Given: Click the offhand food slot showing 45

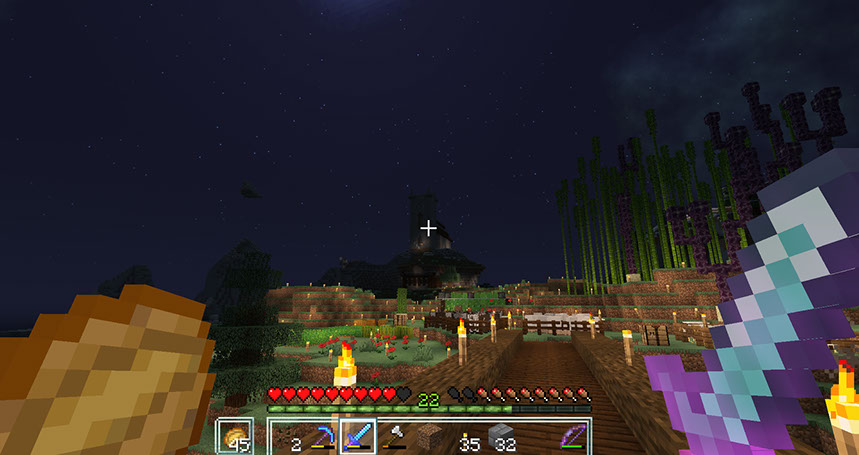Looking at the screenshot, I should 235,436.
